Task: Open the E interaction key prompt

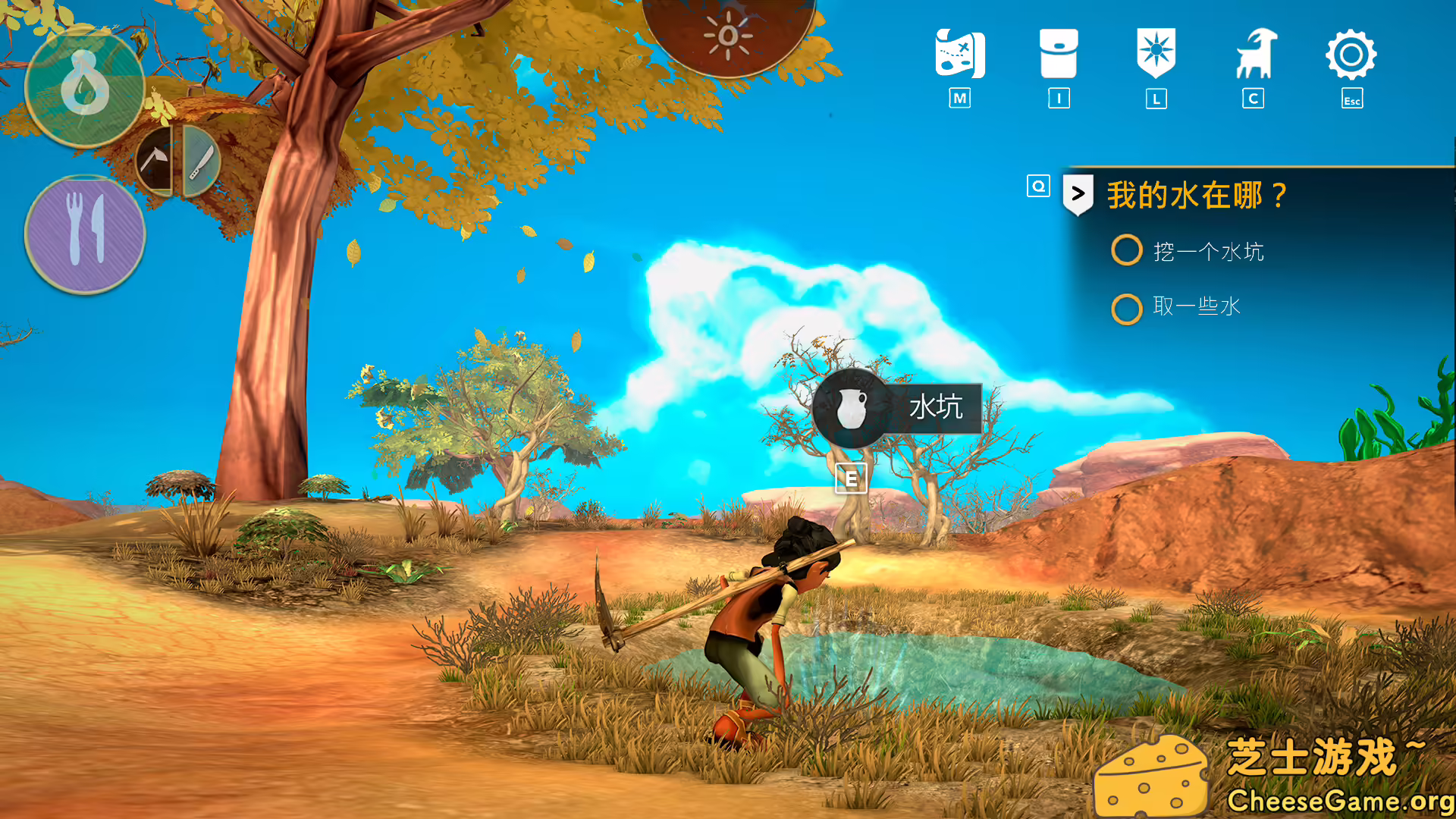Action: (x=852, y=479)
